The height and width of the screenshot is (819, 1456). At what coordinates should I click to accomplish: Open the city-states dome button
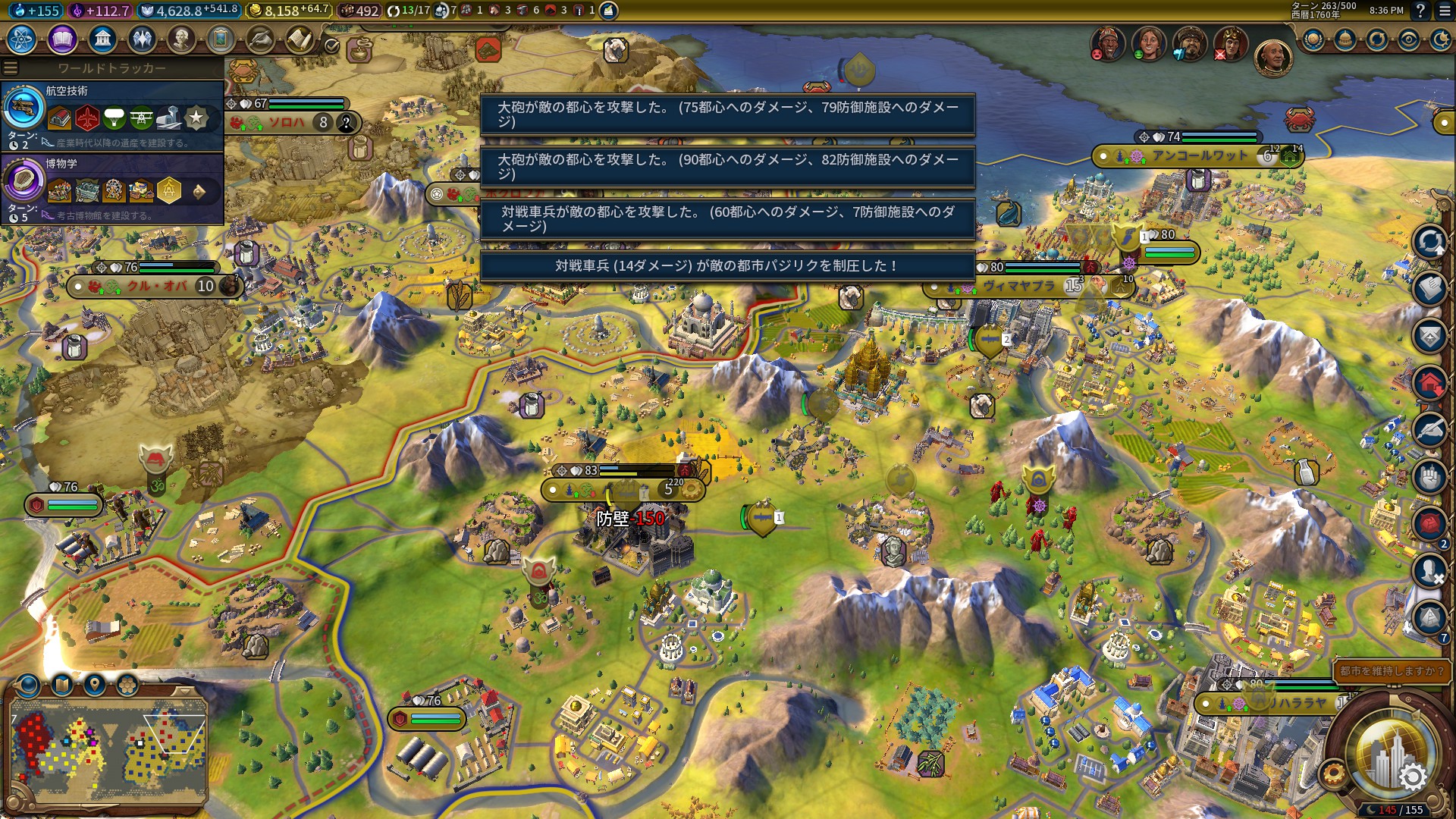tap(1345, 39)
